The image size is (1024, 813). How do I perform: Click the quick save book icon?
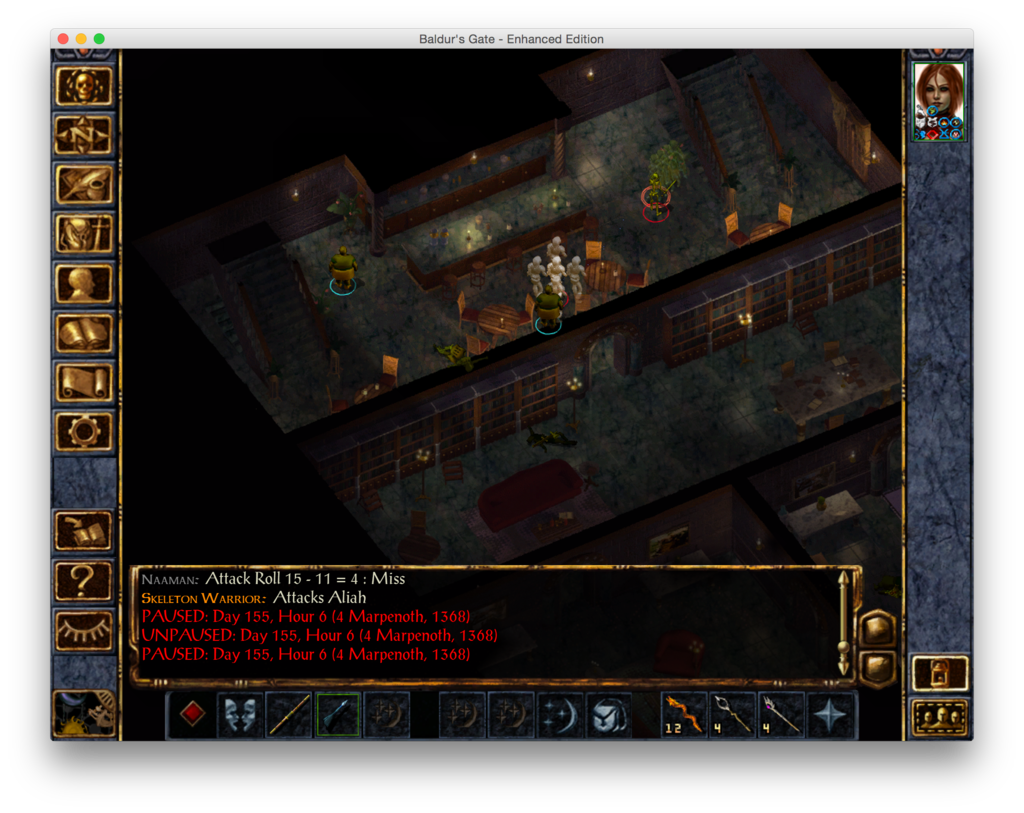point(84,530)
